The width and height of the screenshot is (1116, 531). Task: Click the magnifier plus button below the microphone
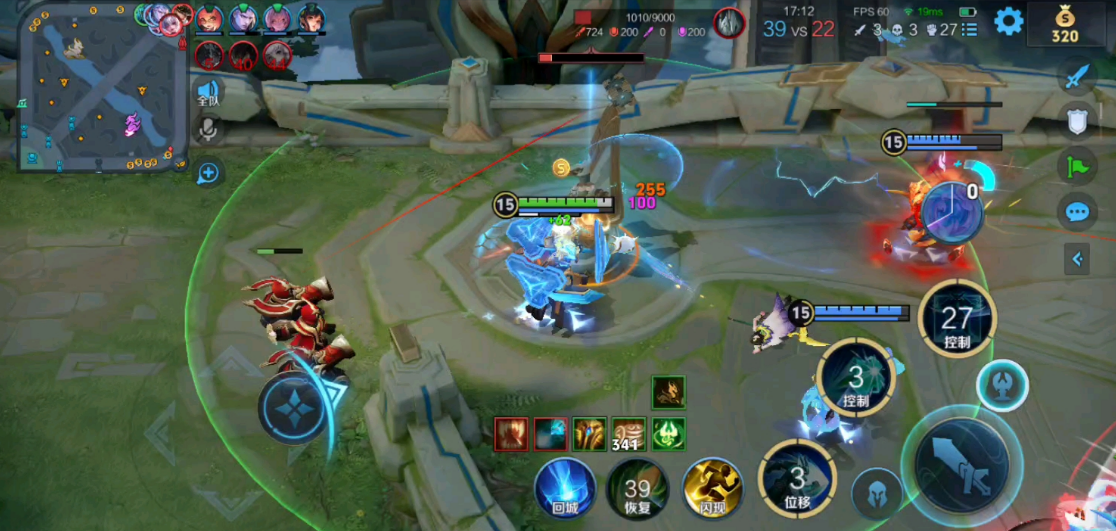208,174
